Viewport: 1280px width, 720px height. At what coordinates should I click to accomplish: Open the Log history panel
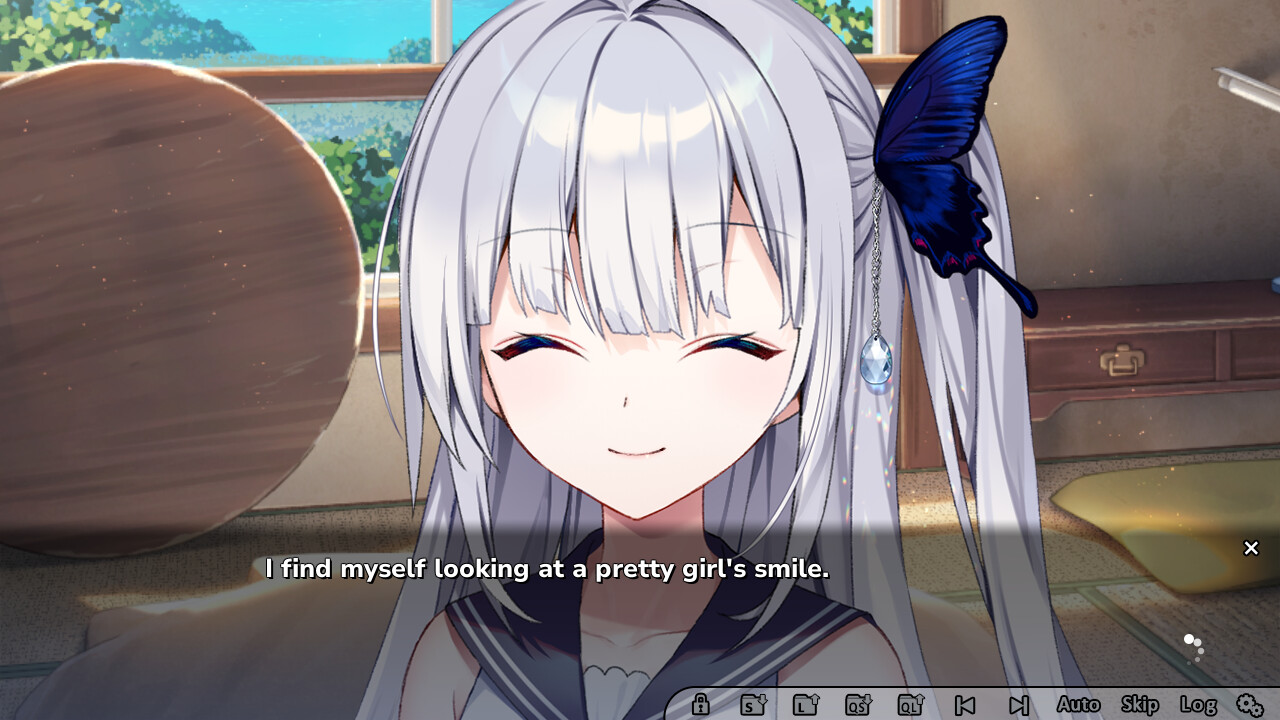click(x=1199, y=705)
